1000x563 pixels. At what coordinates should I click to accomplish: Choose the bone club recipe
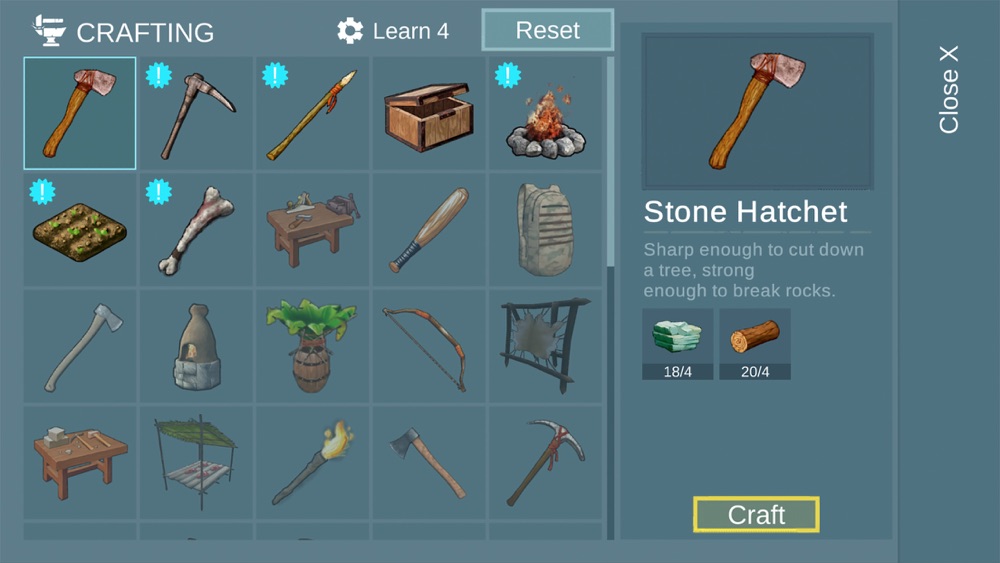click(x=196, y=230)
